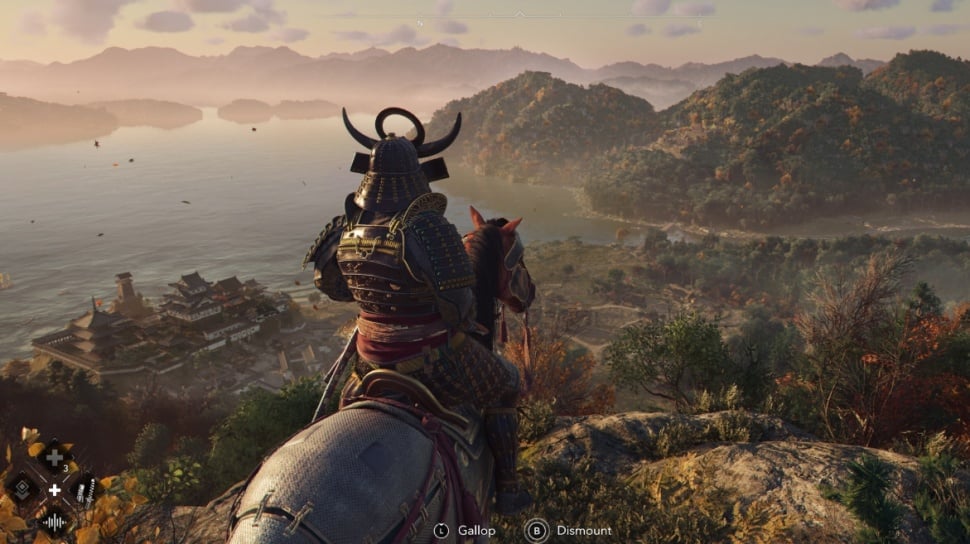Activate the sound wave whistle icon
Viewport: 970px width, 544px height.
[x=54, y=520]
